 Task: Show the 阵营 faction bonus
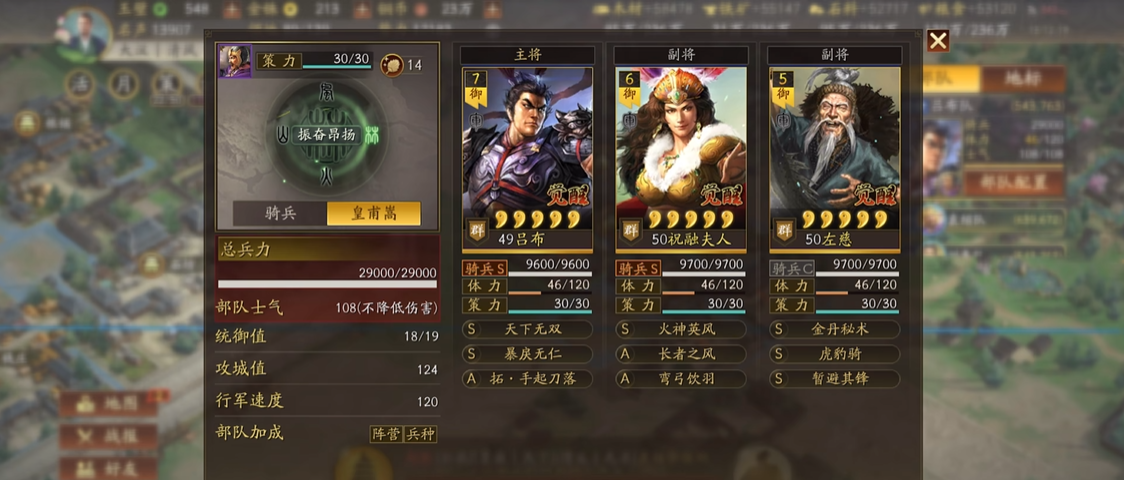click(x=386, y=434)
